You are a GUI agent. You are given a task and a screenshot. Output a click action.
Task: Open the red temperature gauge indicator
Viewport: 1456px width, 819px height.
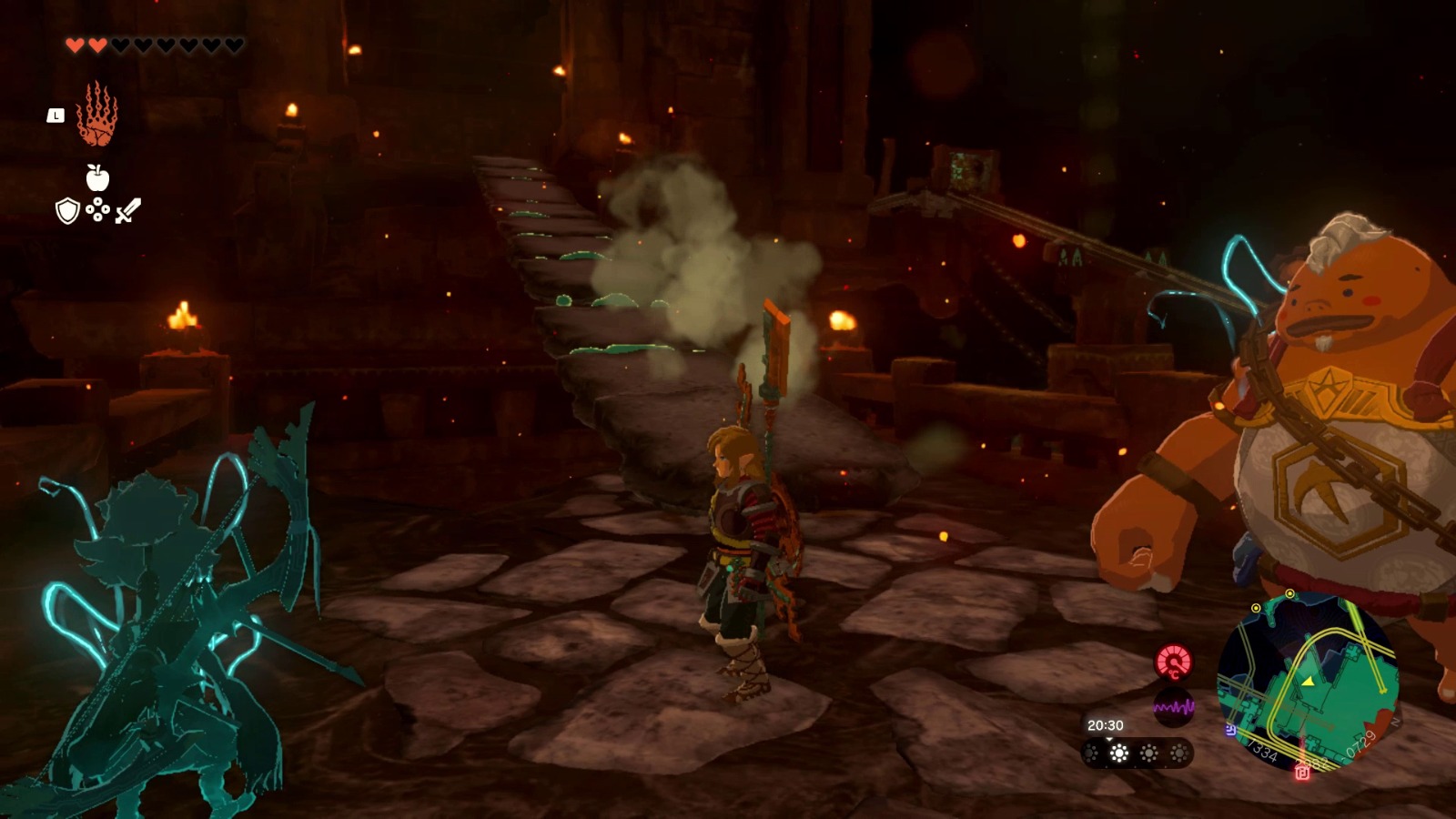[x=1172, y=662]
